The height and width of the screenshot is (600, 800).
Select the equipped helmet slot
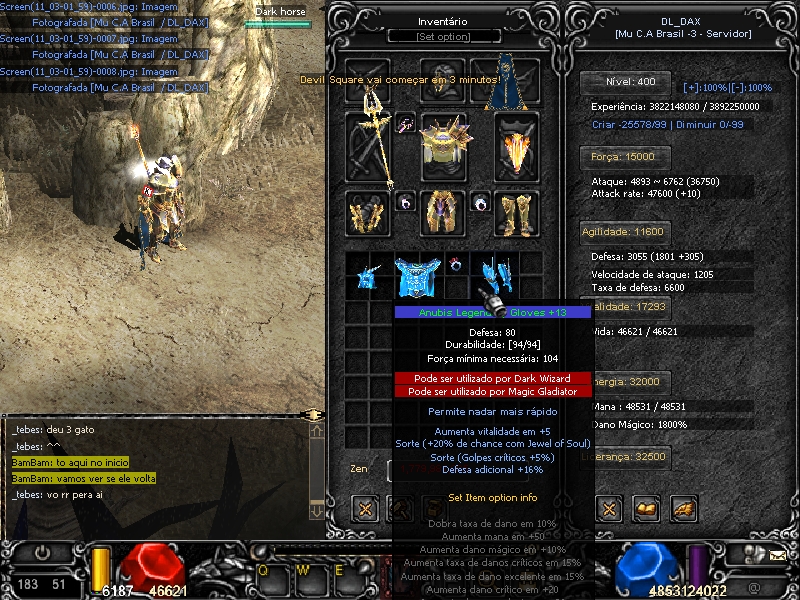pos(443,80)
